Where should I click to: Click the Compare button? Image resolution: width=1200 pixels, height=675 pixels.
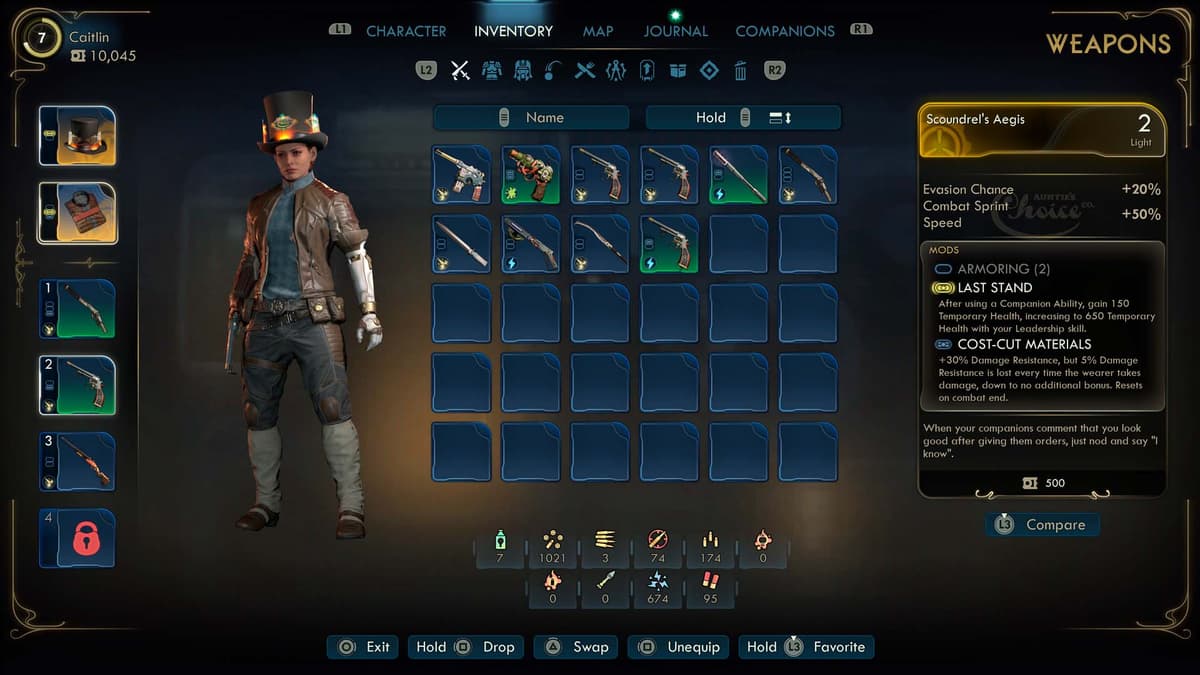1042,525
